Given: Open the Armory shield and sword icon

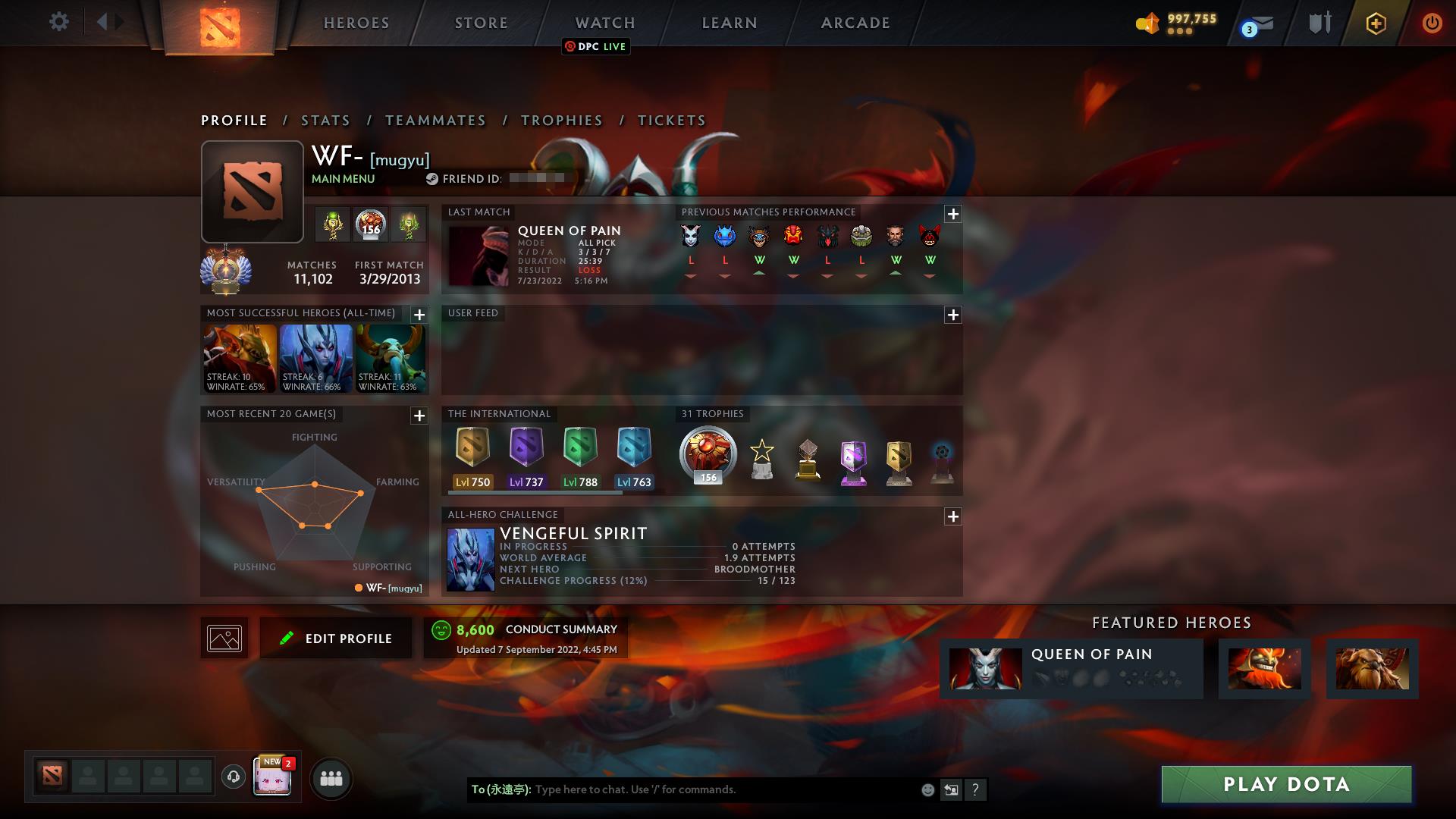Looking at the screenshot, I should (1319, 23).
